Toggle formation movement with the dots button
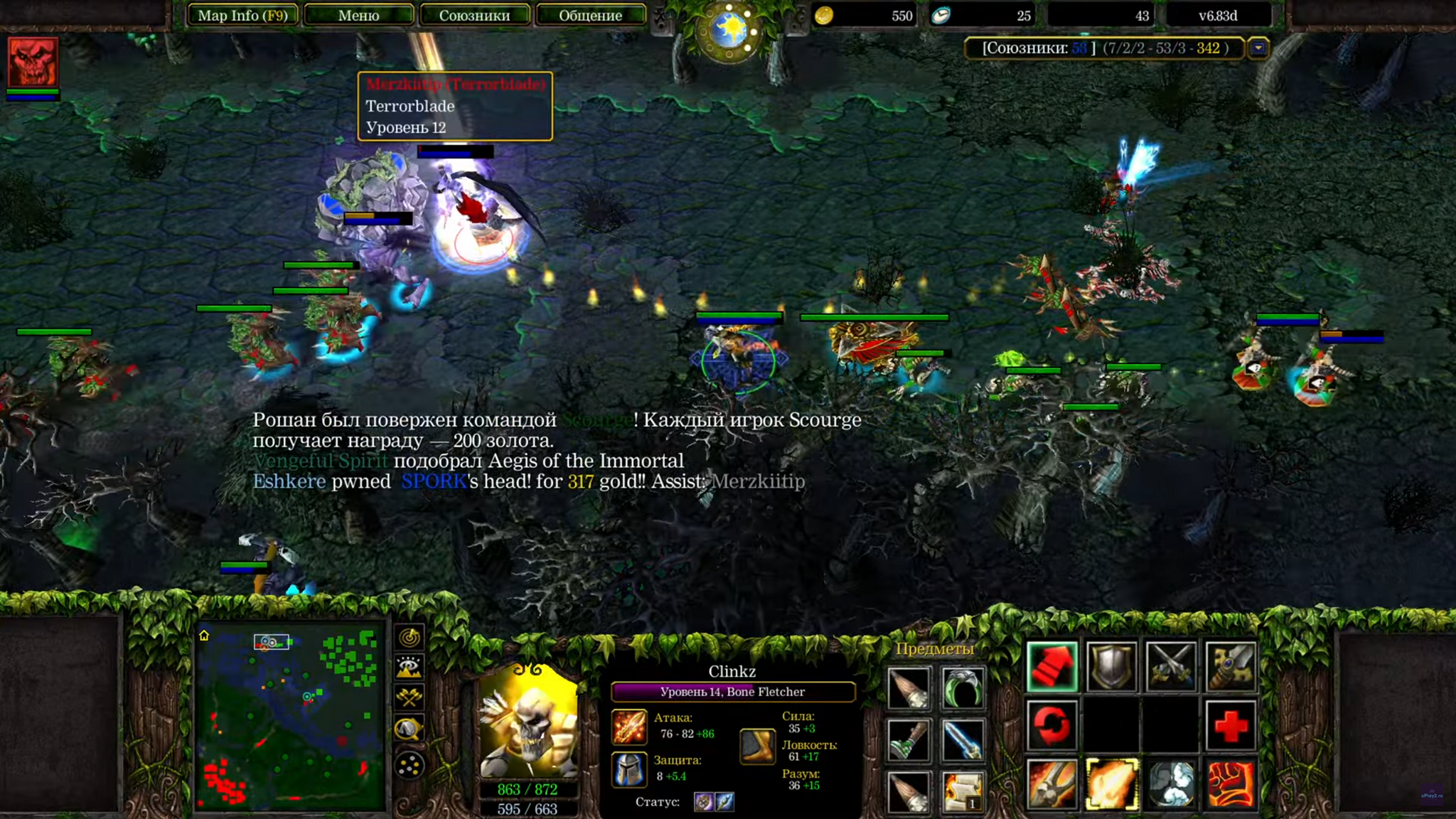 [409, 766]
